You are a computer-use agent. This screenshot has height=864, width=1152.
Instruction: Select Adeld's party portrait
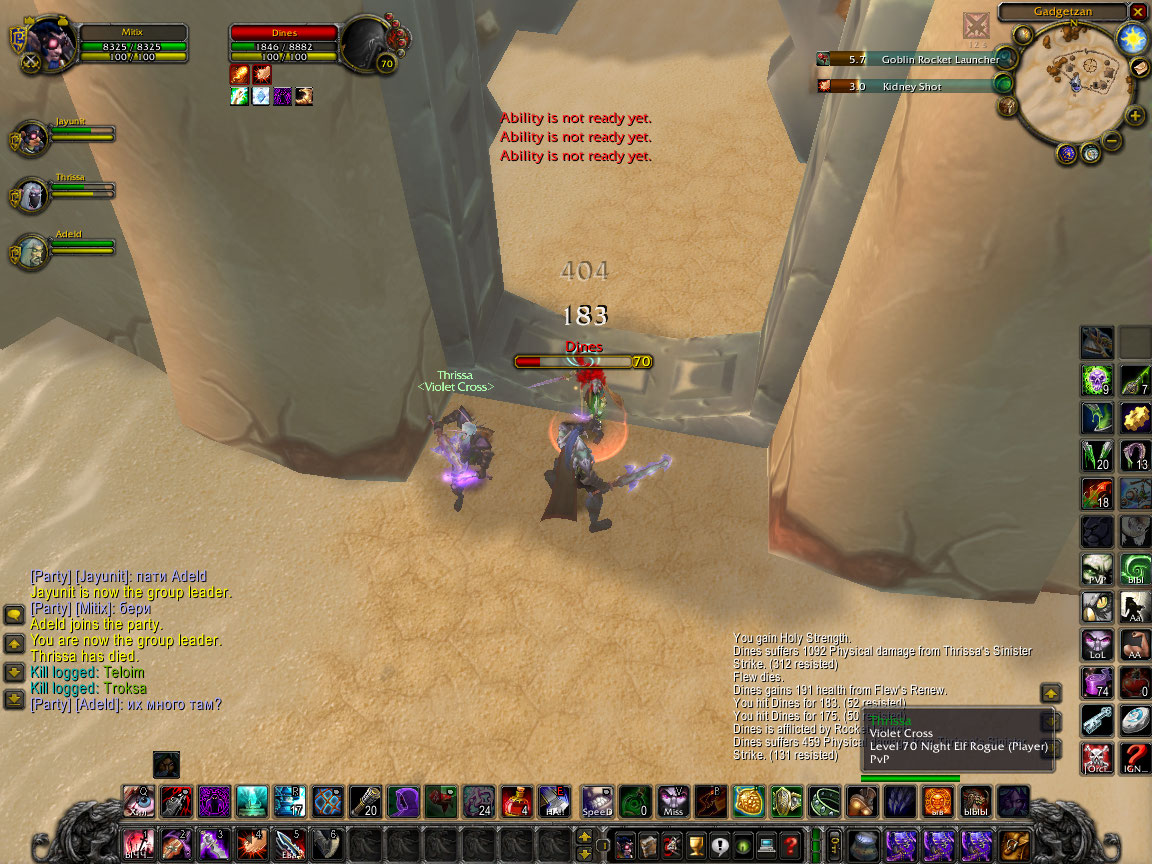tap(31, 251)
